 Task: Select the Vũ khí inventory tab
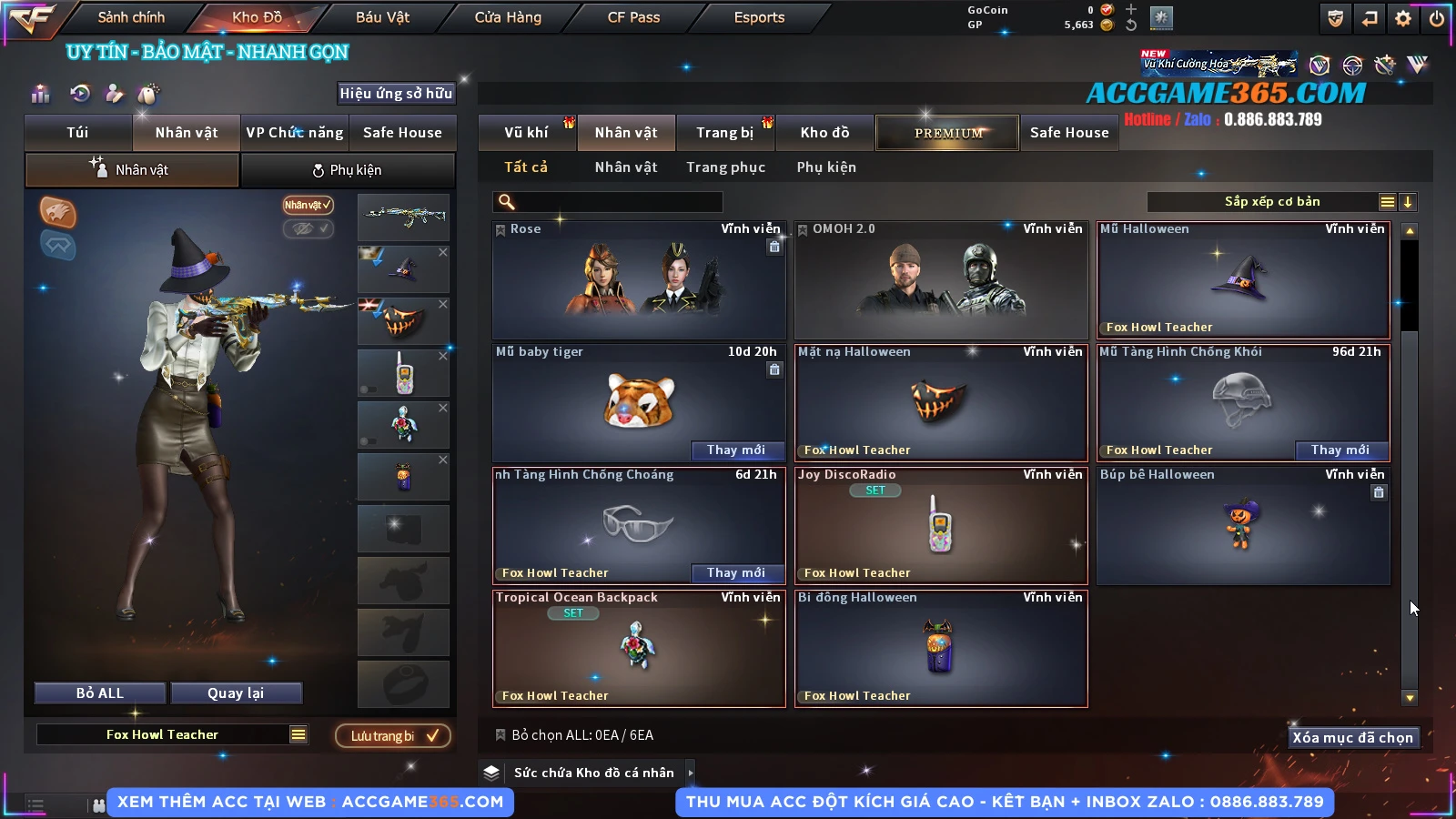point(526,133)
